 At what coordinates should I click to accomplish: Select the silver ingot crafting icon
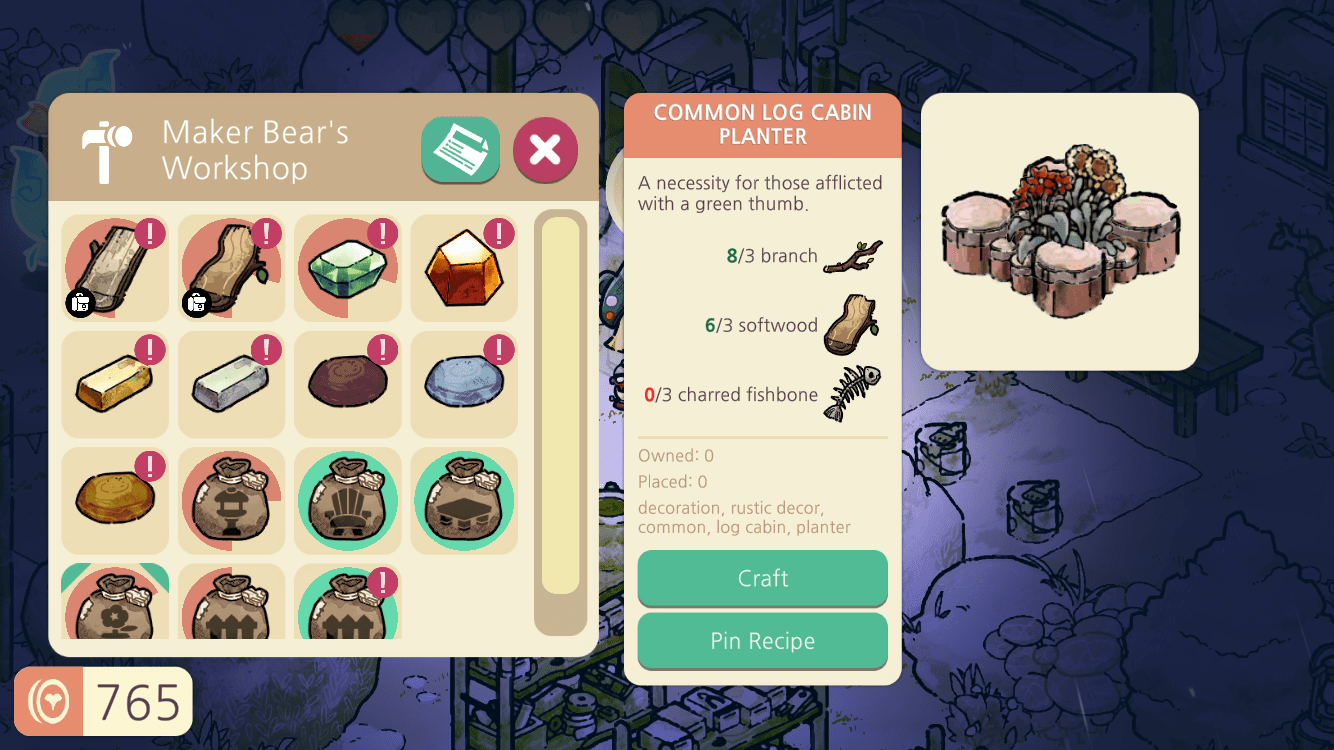pos(231,384)
